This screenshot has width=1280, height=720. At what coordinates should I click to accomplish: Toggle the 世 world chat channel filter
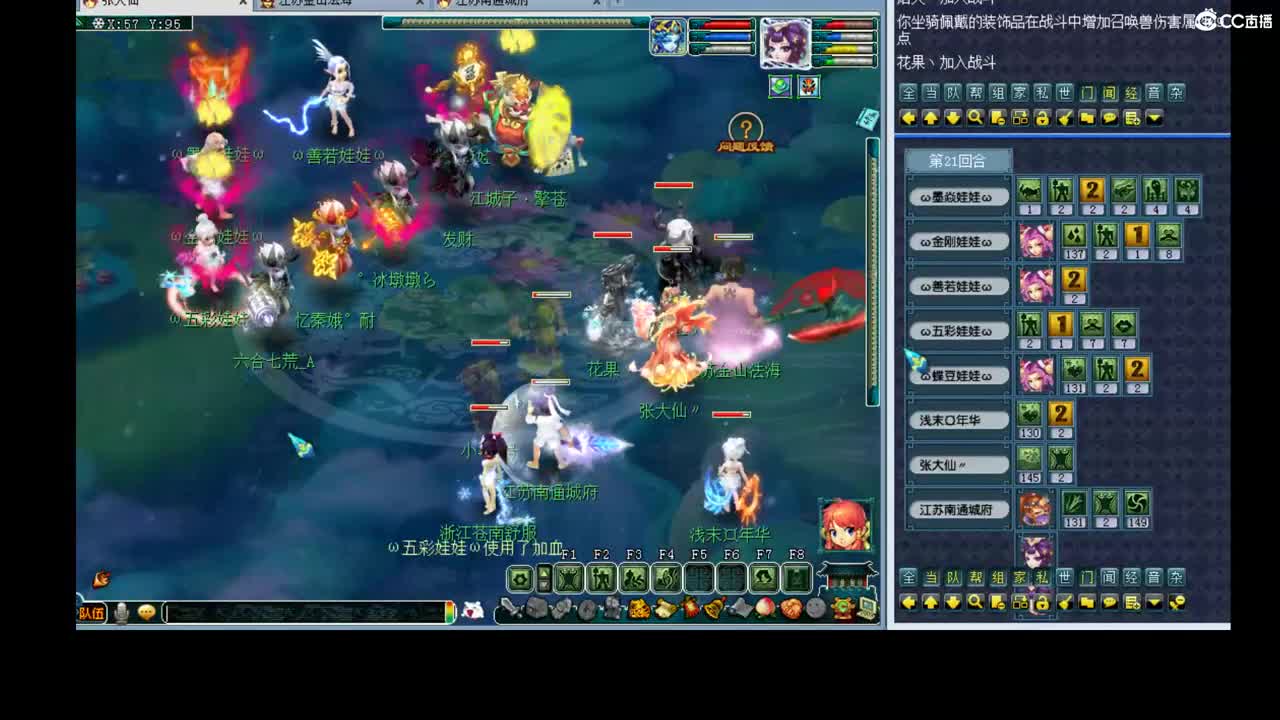[x=1065, y=94]
